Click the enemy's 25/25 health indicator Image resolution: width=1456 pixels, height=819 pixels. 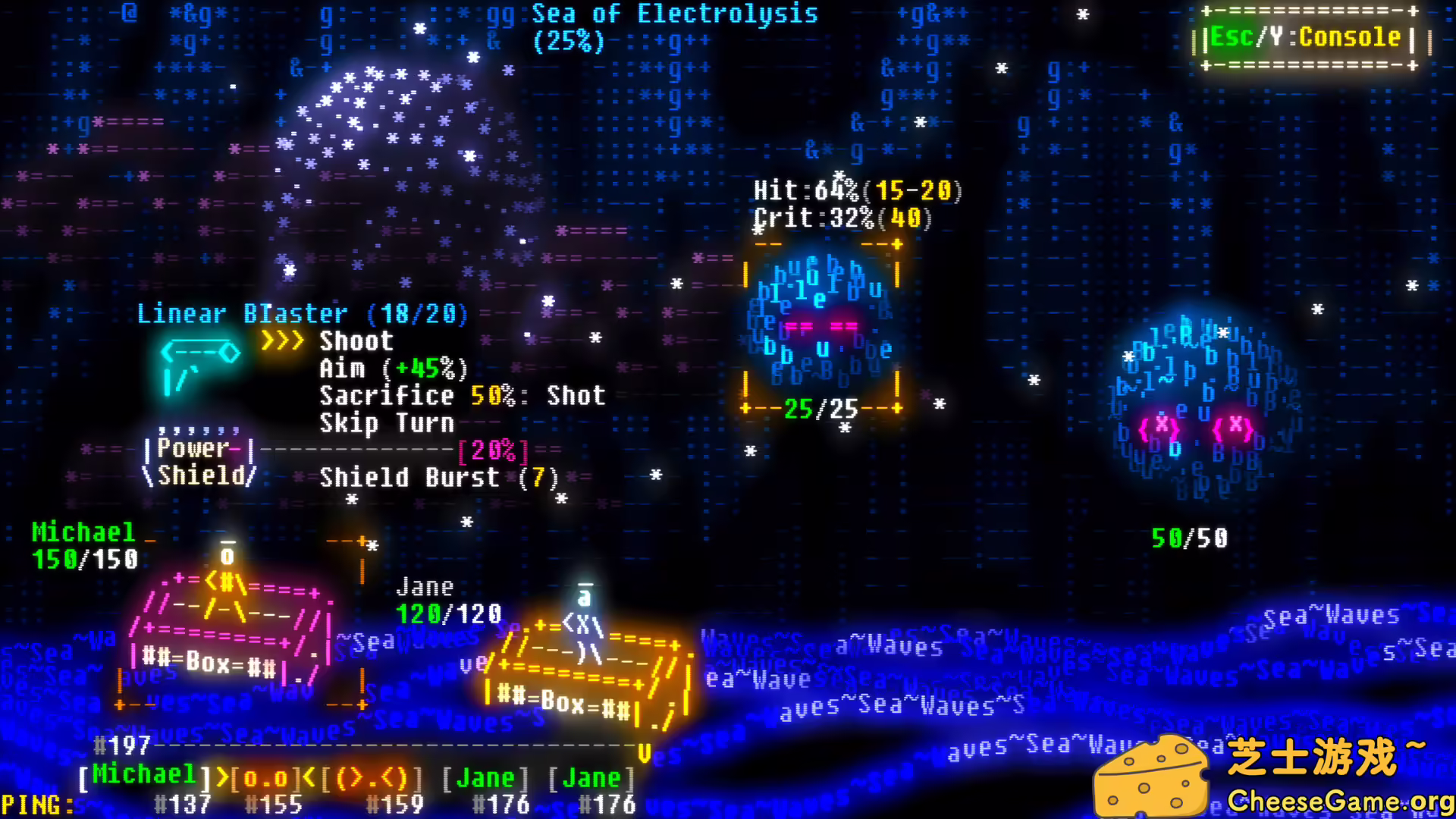pyautogui.click(x=822, y=410)
